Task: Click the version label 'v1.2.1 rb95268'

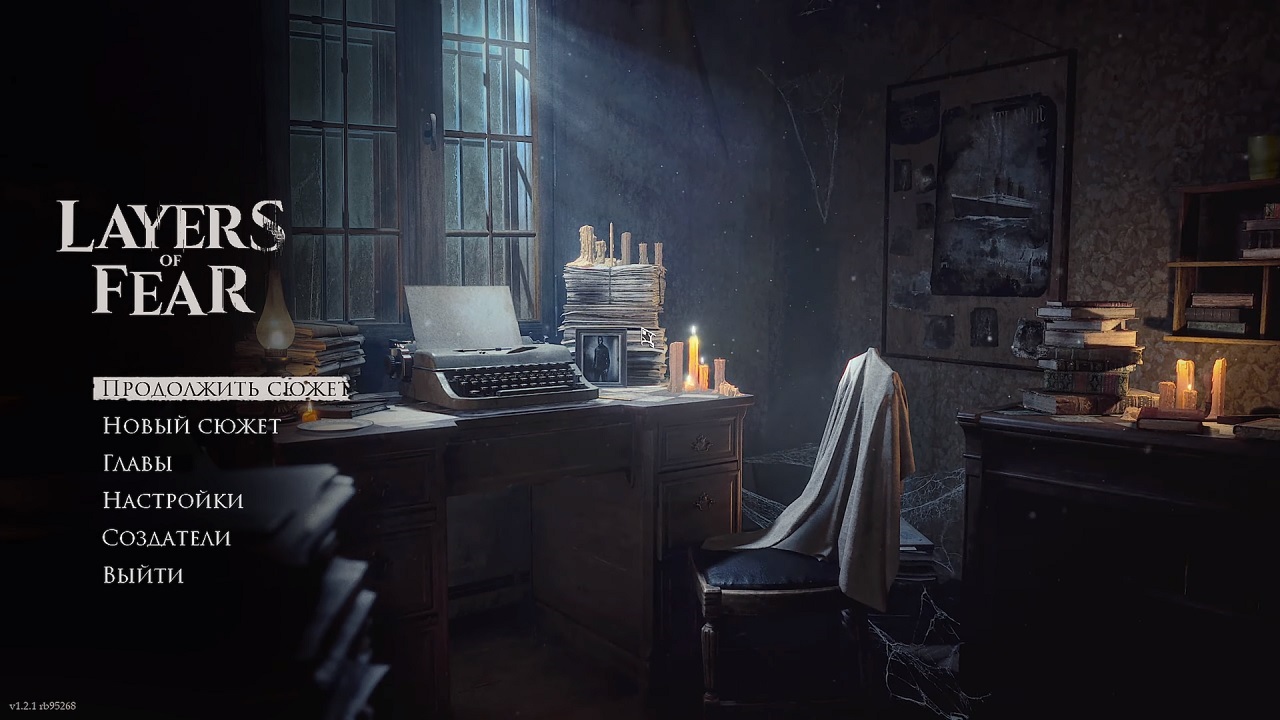Action: point(42,708)
